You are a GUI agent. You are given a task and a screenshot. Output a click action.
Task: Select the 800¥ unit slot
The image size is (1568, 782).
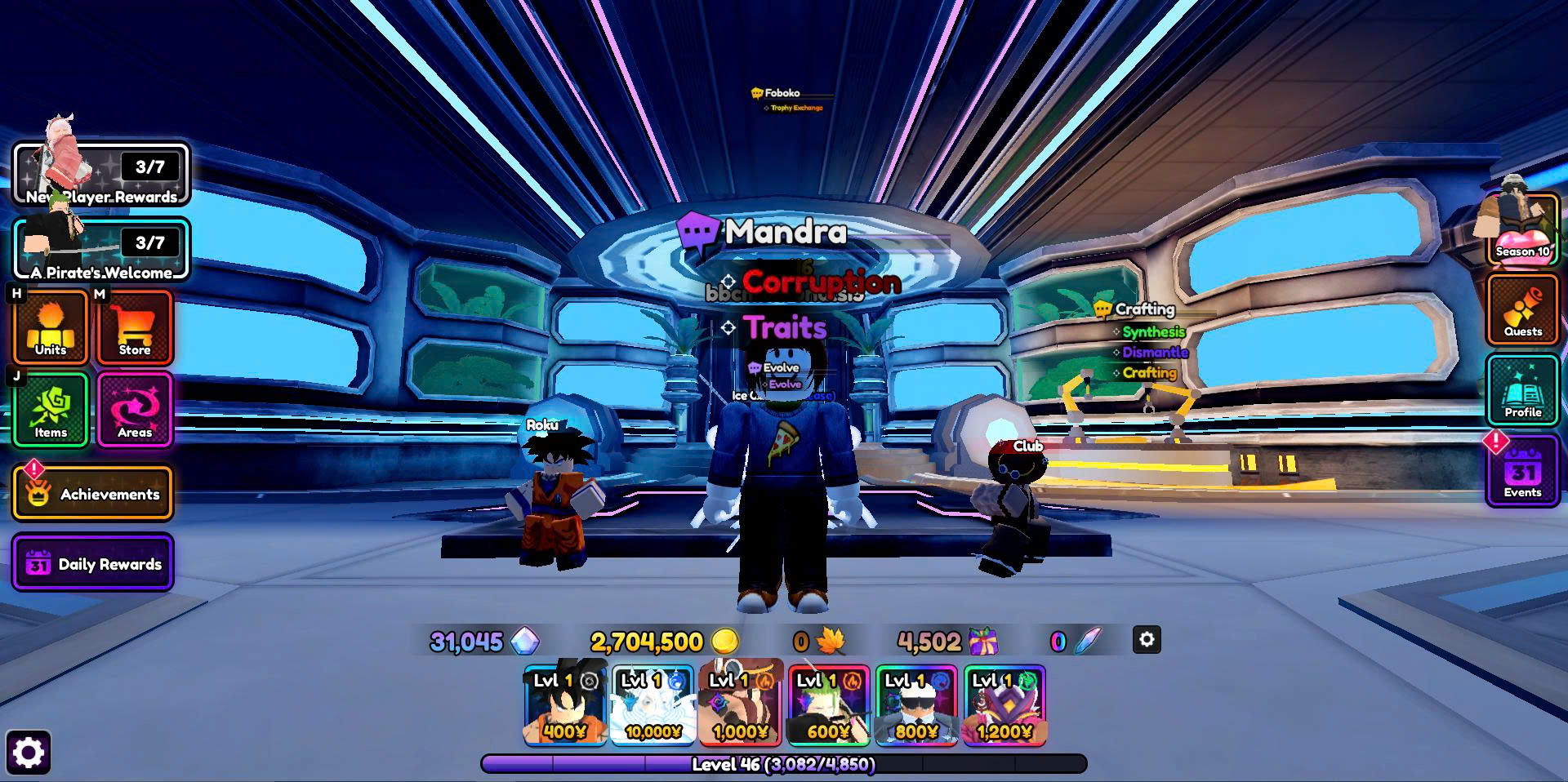pyautogui.click(x=916, y=705)
